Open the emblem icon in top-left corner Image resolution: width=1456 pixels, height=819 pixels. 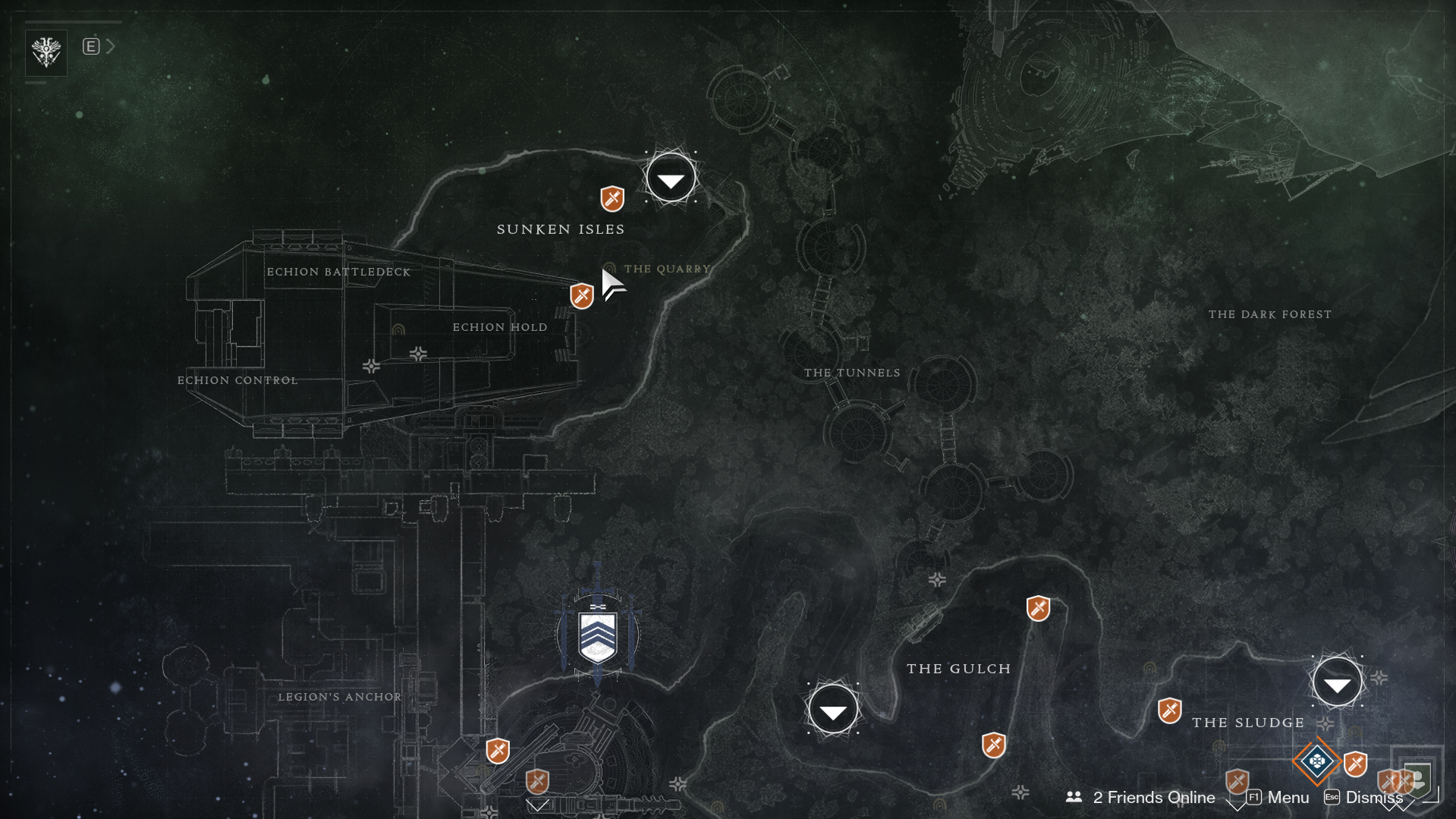pos(46,52)
